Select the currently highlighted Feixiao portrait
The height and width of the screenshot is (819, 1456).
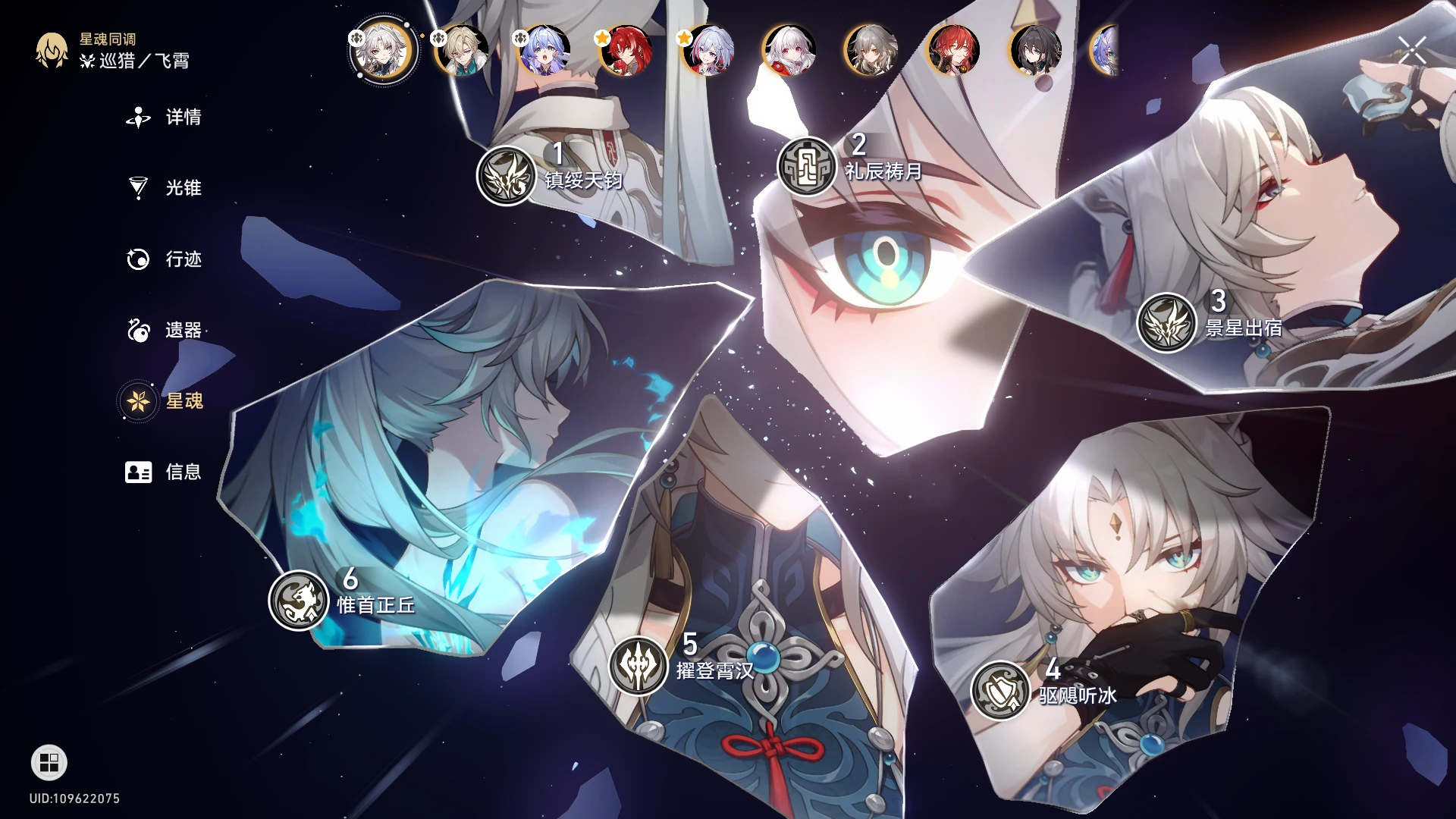point(381,51)
